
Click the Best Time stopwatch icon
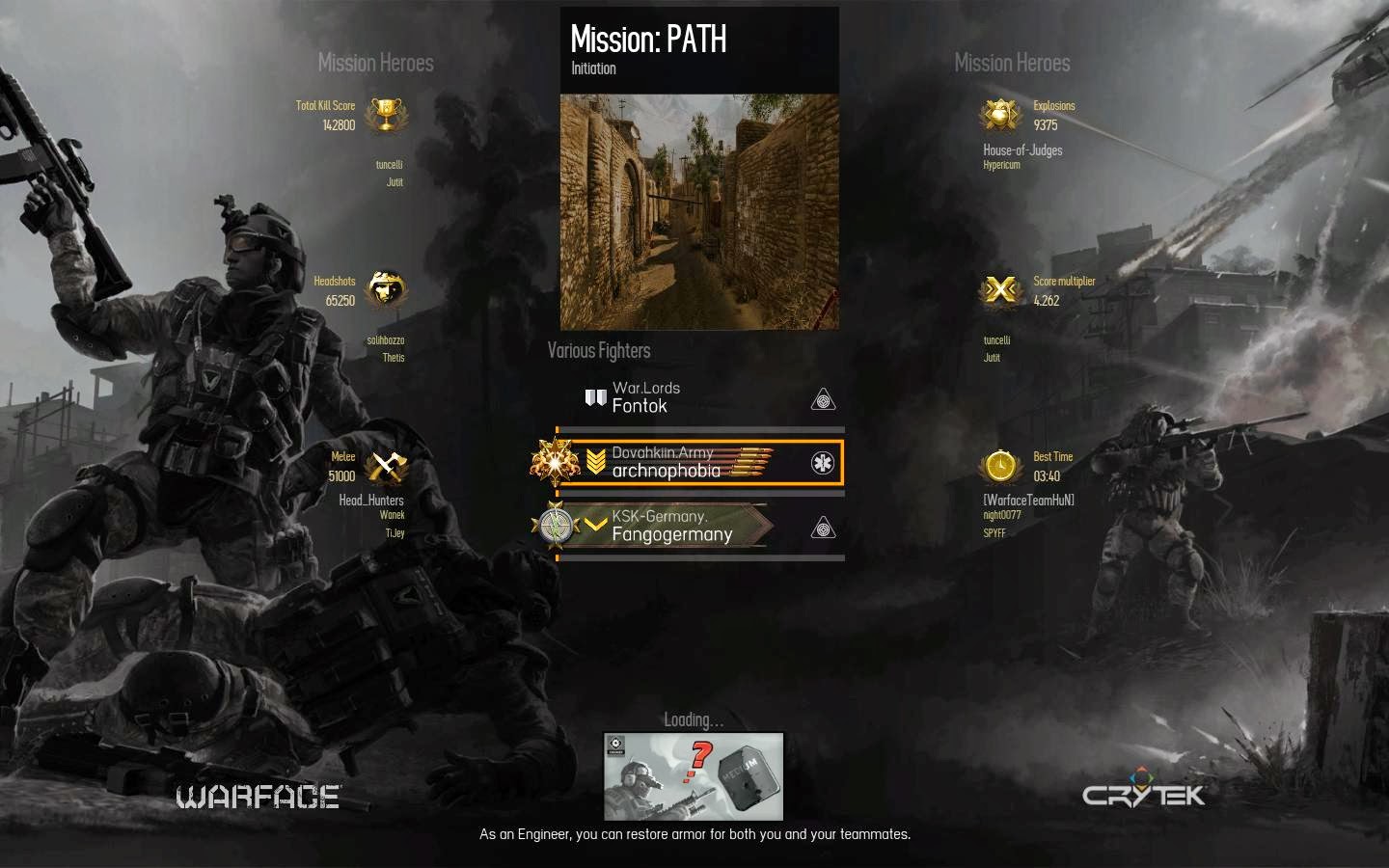[x=1000, y=466]
